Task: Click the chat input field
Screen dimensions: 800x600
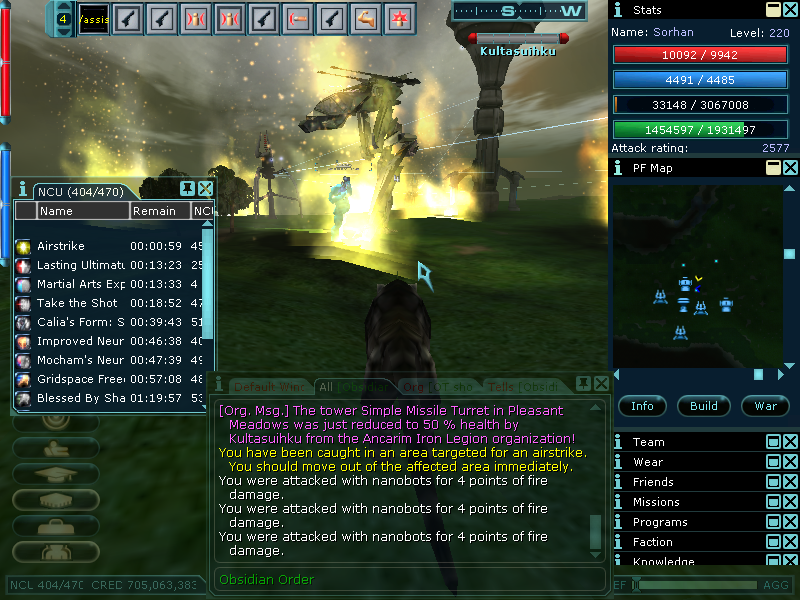Action: [x=410, y=580]
